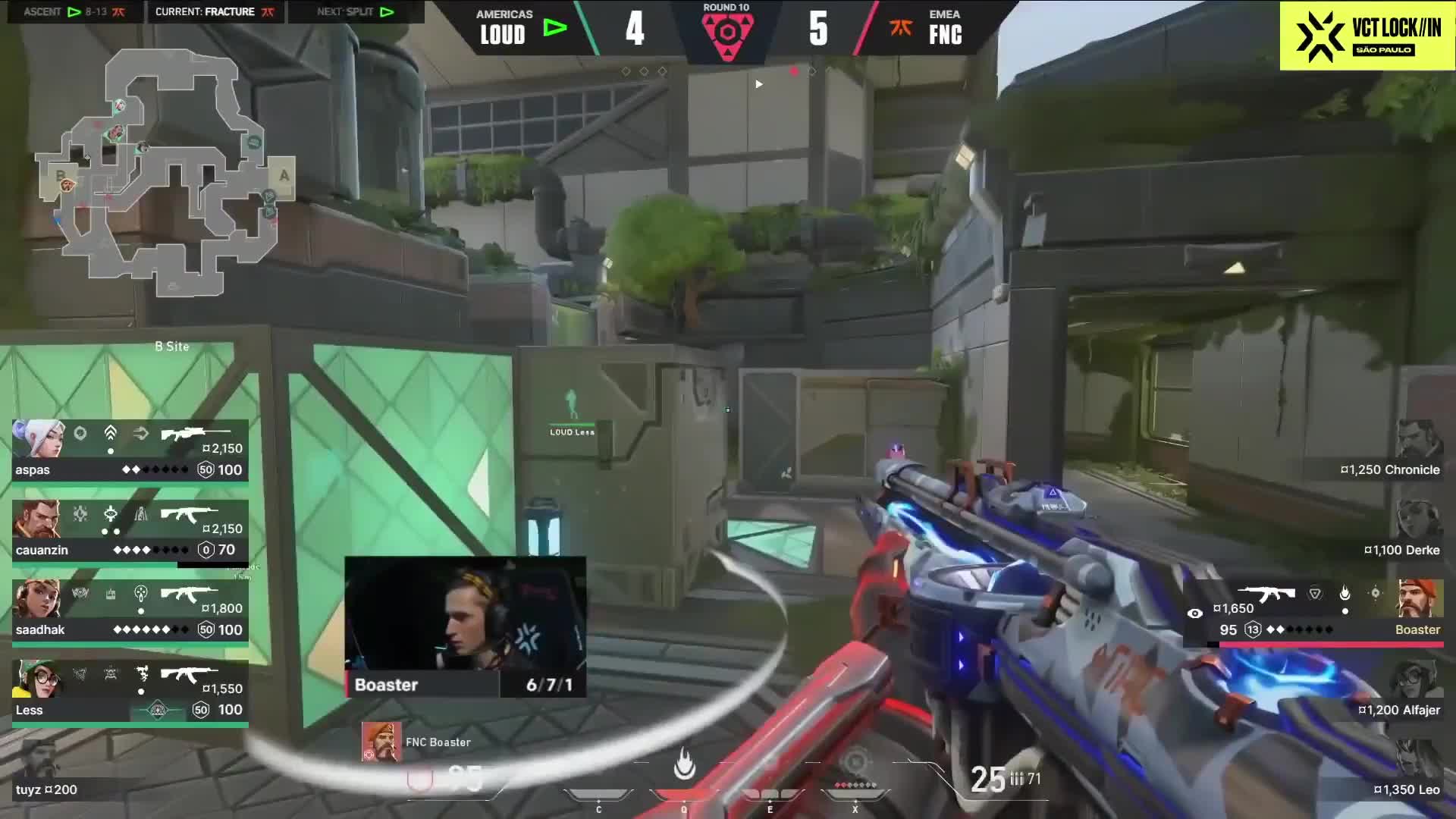Select Derke's player row
1456x819 pixels.
(1403, 532)
